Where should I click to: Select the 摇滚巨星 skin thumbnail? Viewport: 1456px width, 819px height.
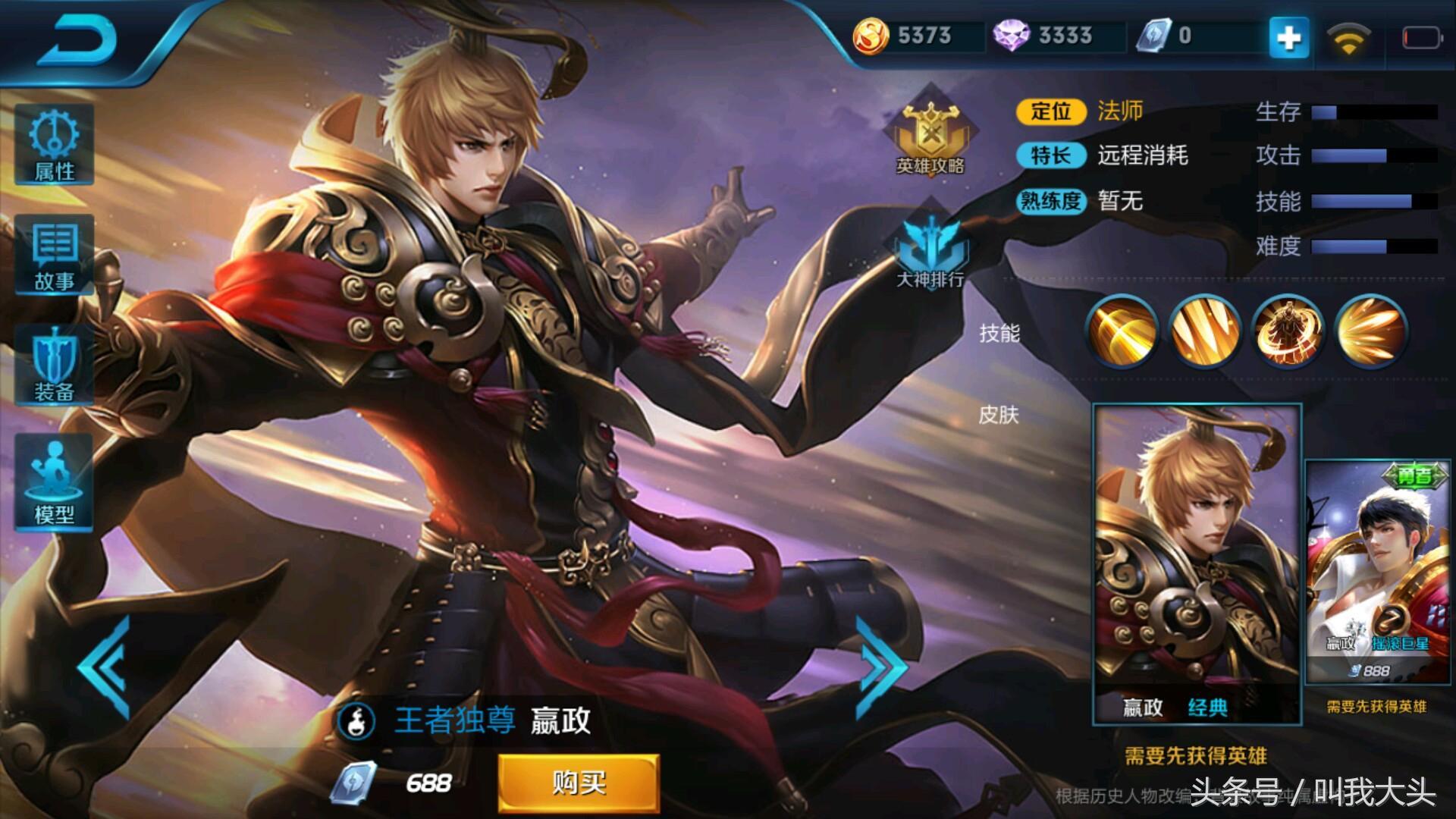pos(1377,570)
